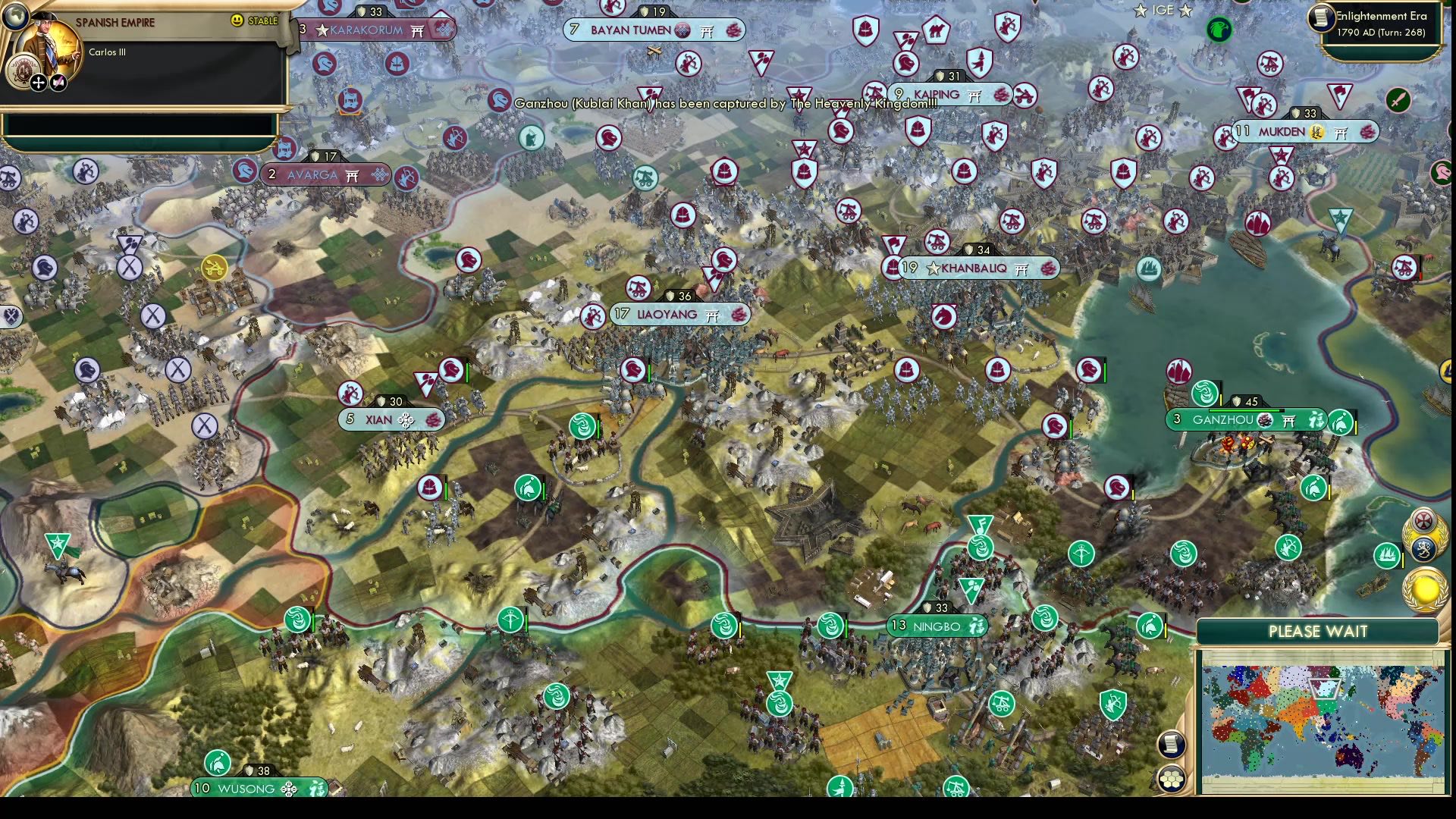Toggle the muted paintbrush icon below leader portrait
This screenshot has height=819, width=1456.
point(58,82)
